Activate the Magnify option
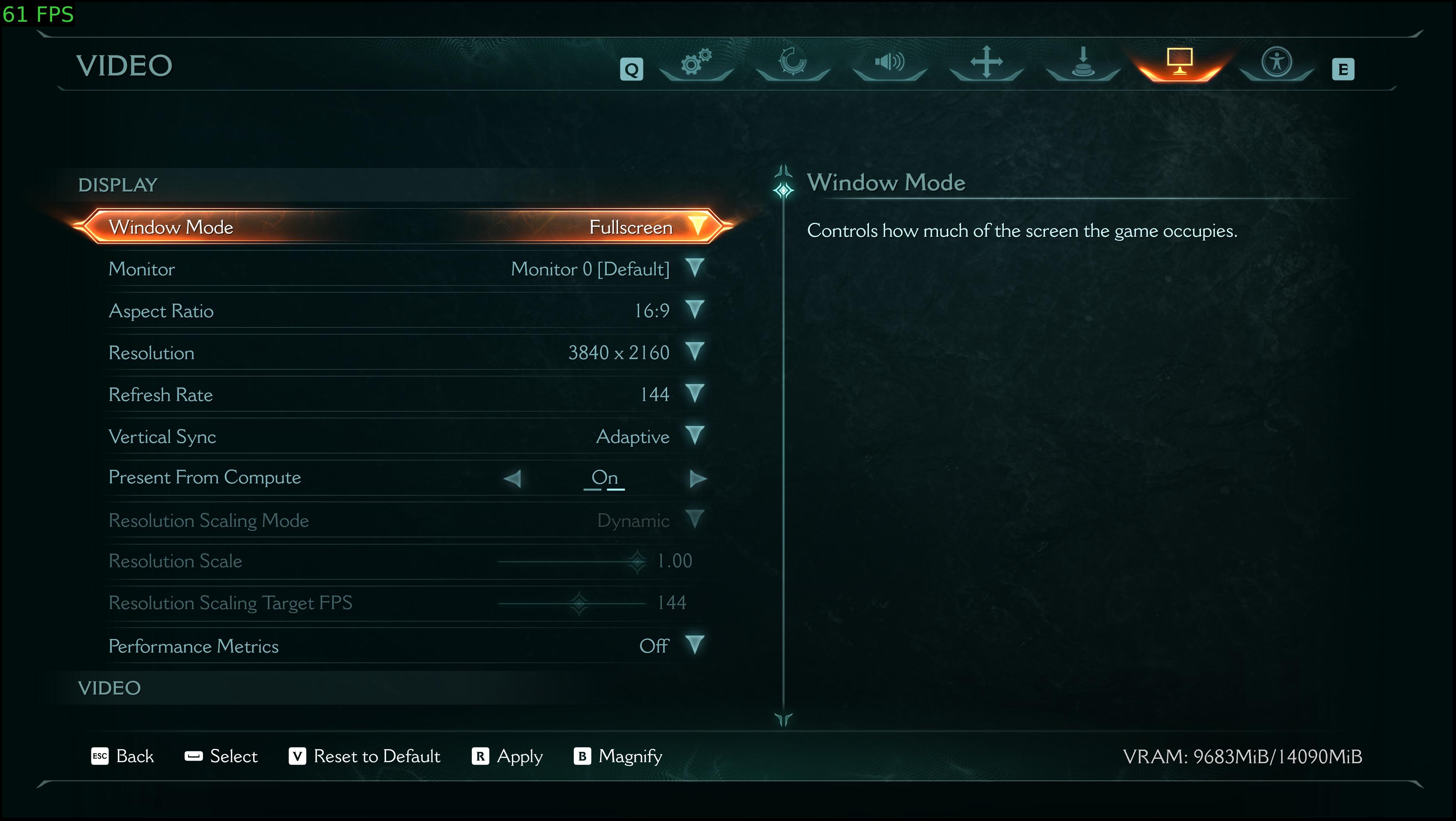Screen dimensions: 1456x821 618,756
